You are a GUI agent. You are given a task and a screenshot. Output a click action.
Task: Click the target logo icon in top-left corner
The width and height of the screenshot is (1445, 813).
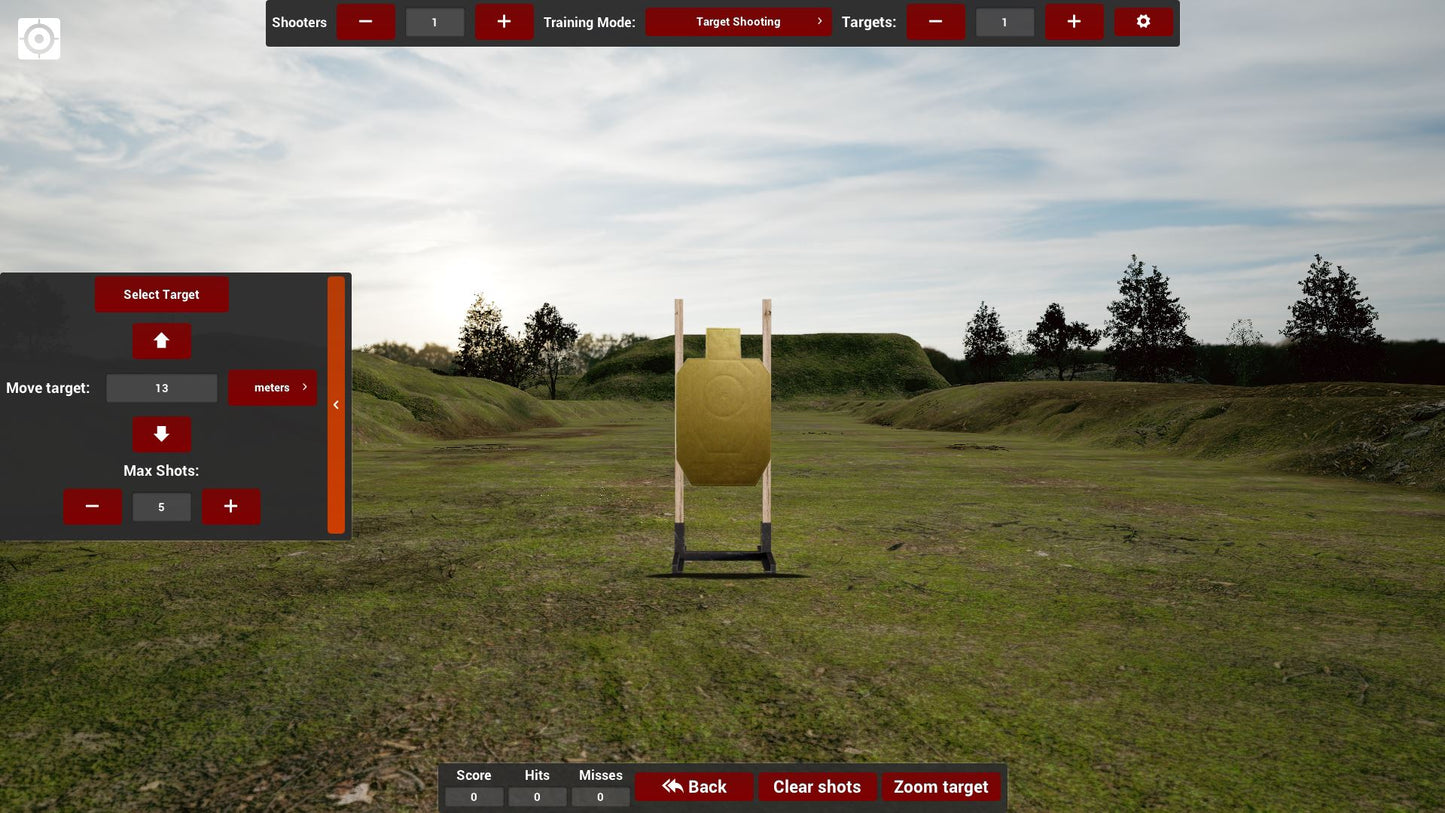(x=38, y=38)
